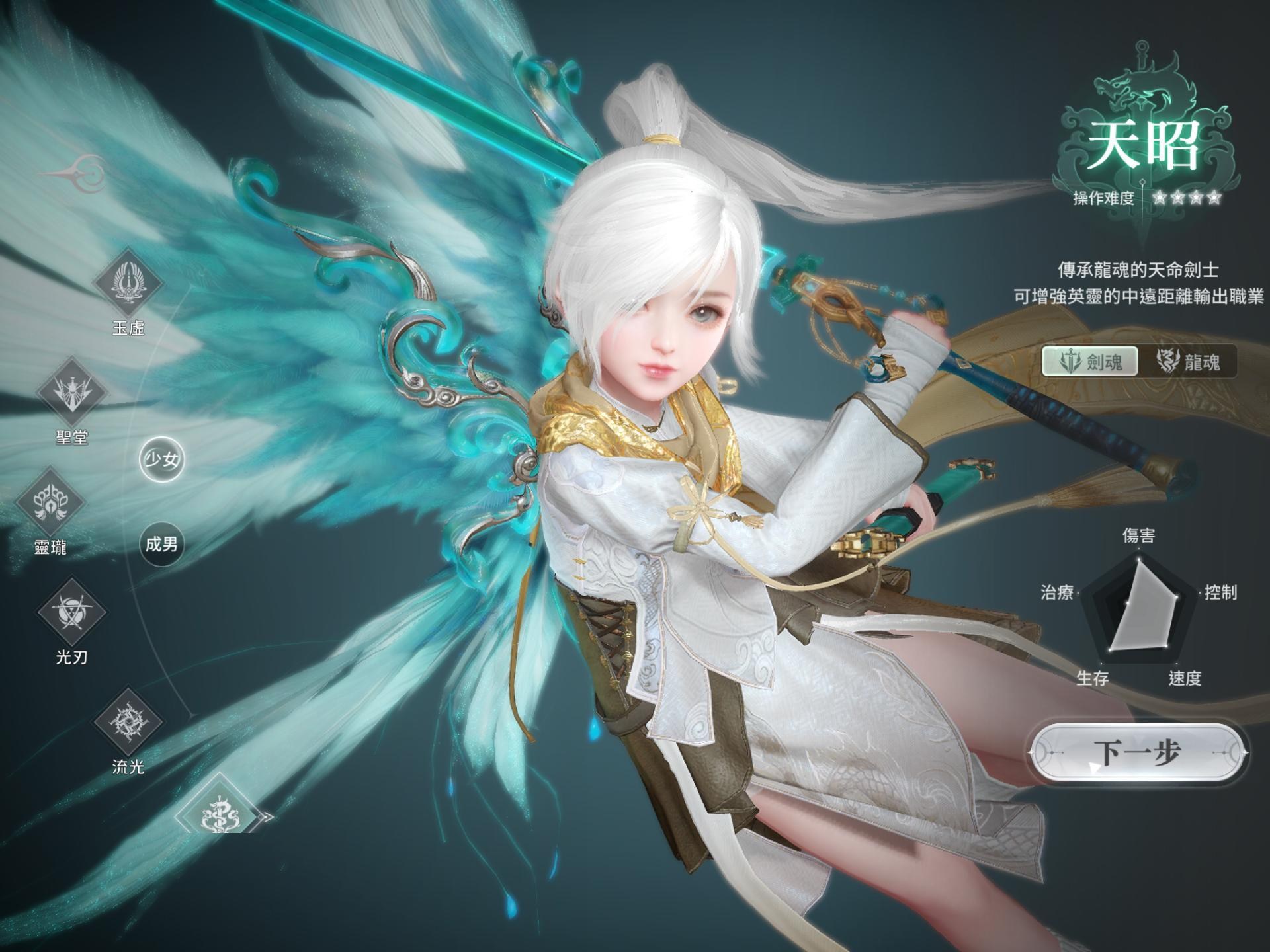
Task: Show the 龍魂 specialization
Action: [x=1188, y=362]
